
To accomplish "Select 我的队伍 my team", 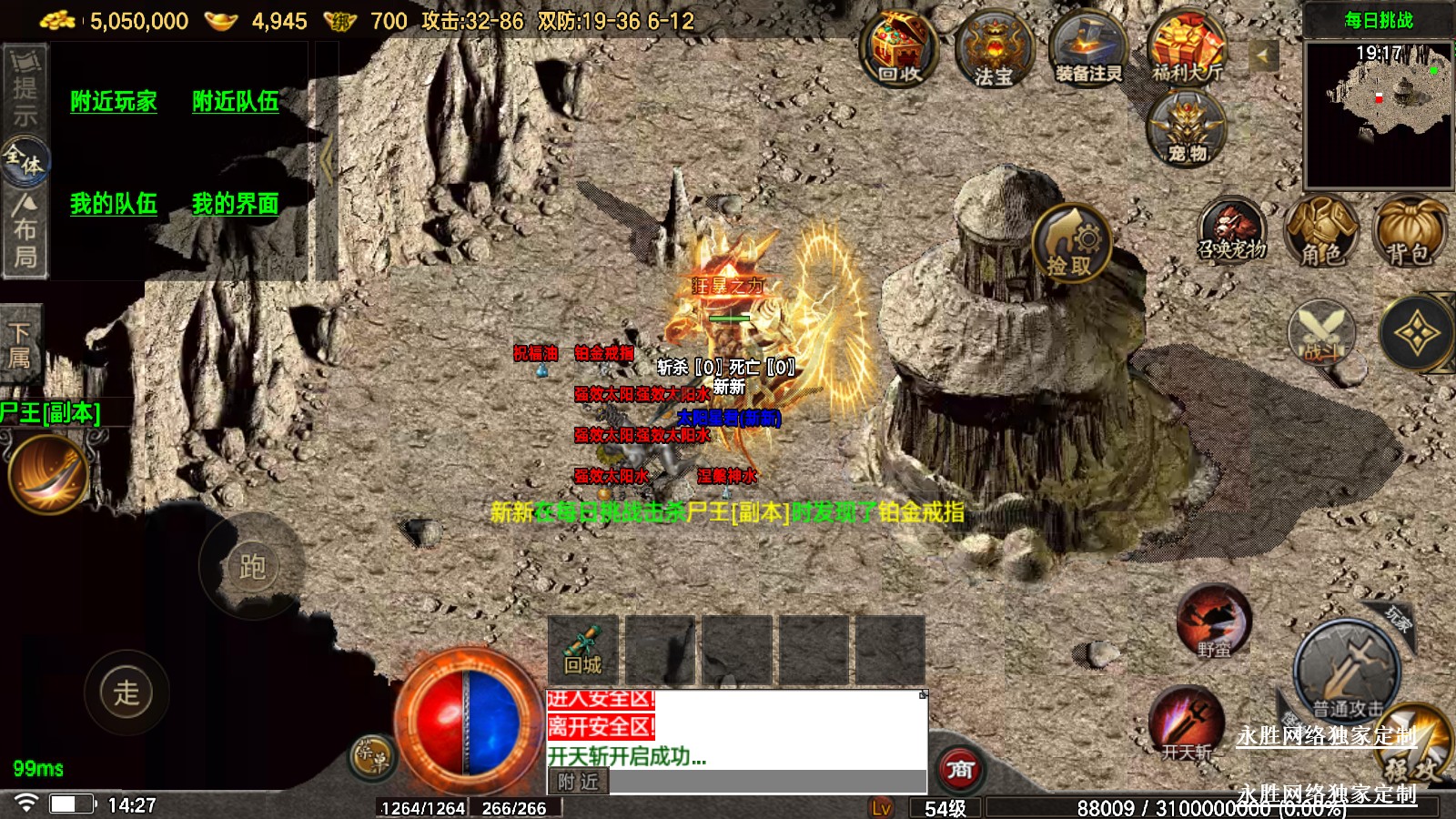I will point(114,203).
